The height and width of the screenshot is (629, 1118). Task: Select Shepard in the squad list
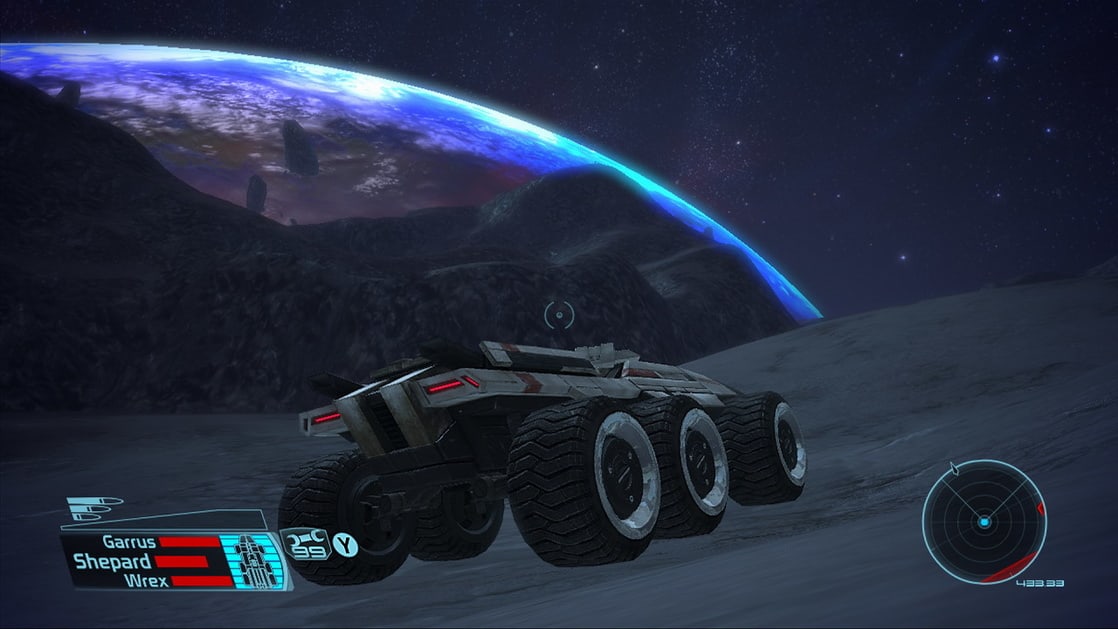pos(112,561)
